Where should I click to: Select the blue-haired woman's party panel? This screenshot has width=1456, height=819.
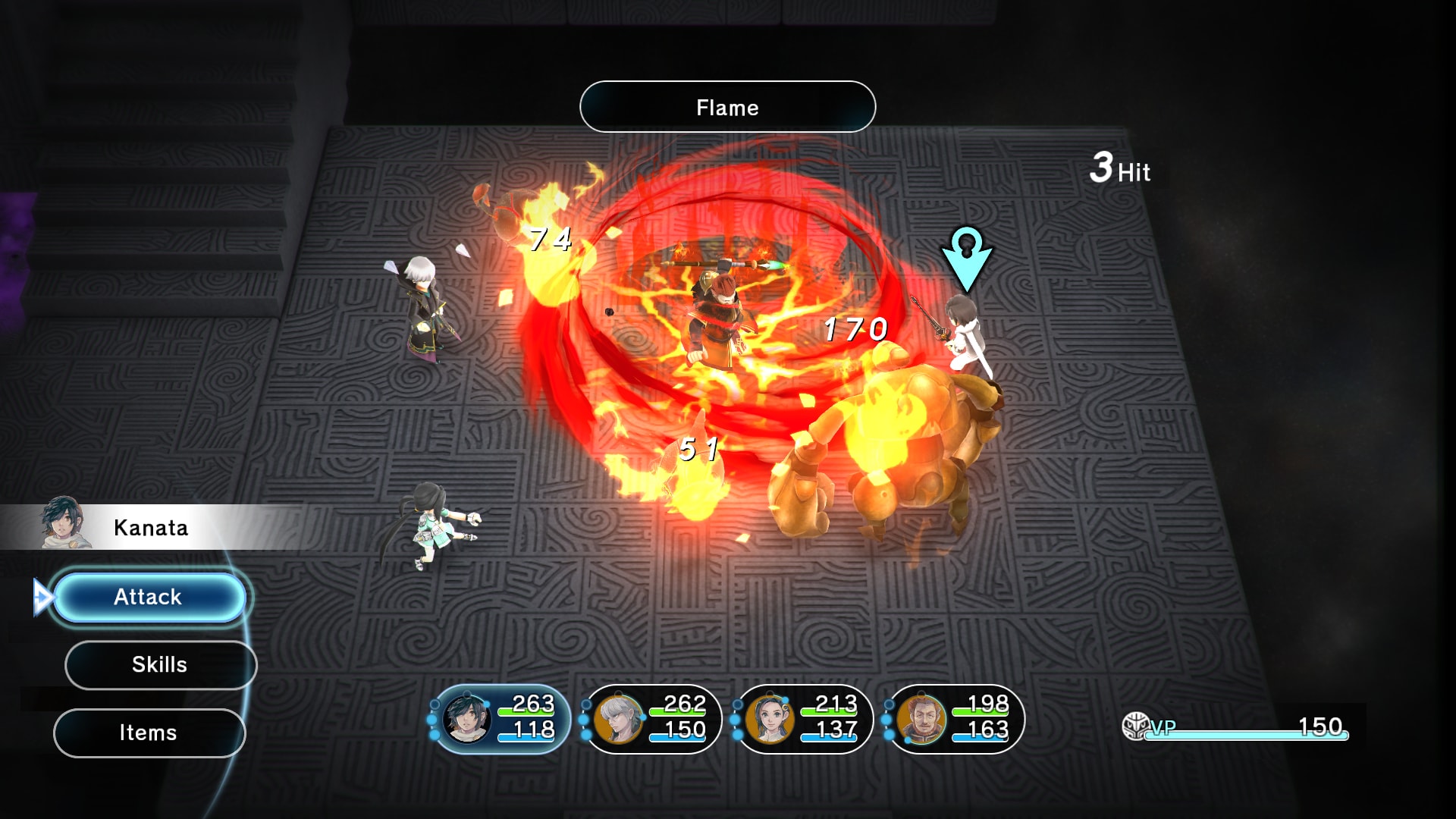click(x=804, y=718)
